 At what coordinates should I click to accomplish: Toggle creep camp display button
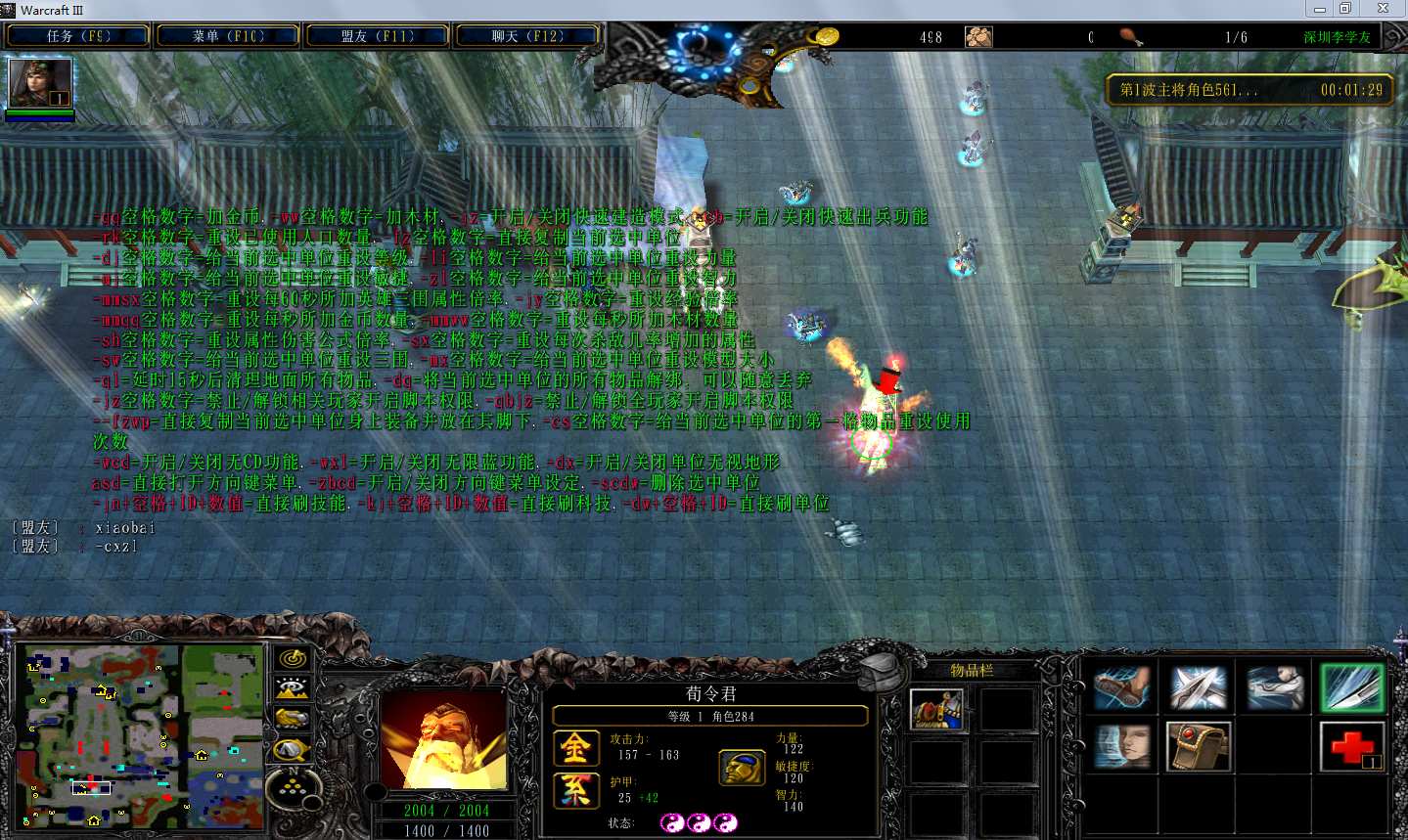click(x=292, y=750)
